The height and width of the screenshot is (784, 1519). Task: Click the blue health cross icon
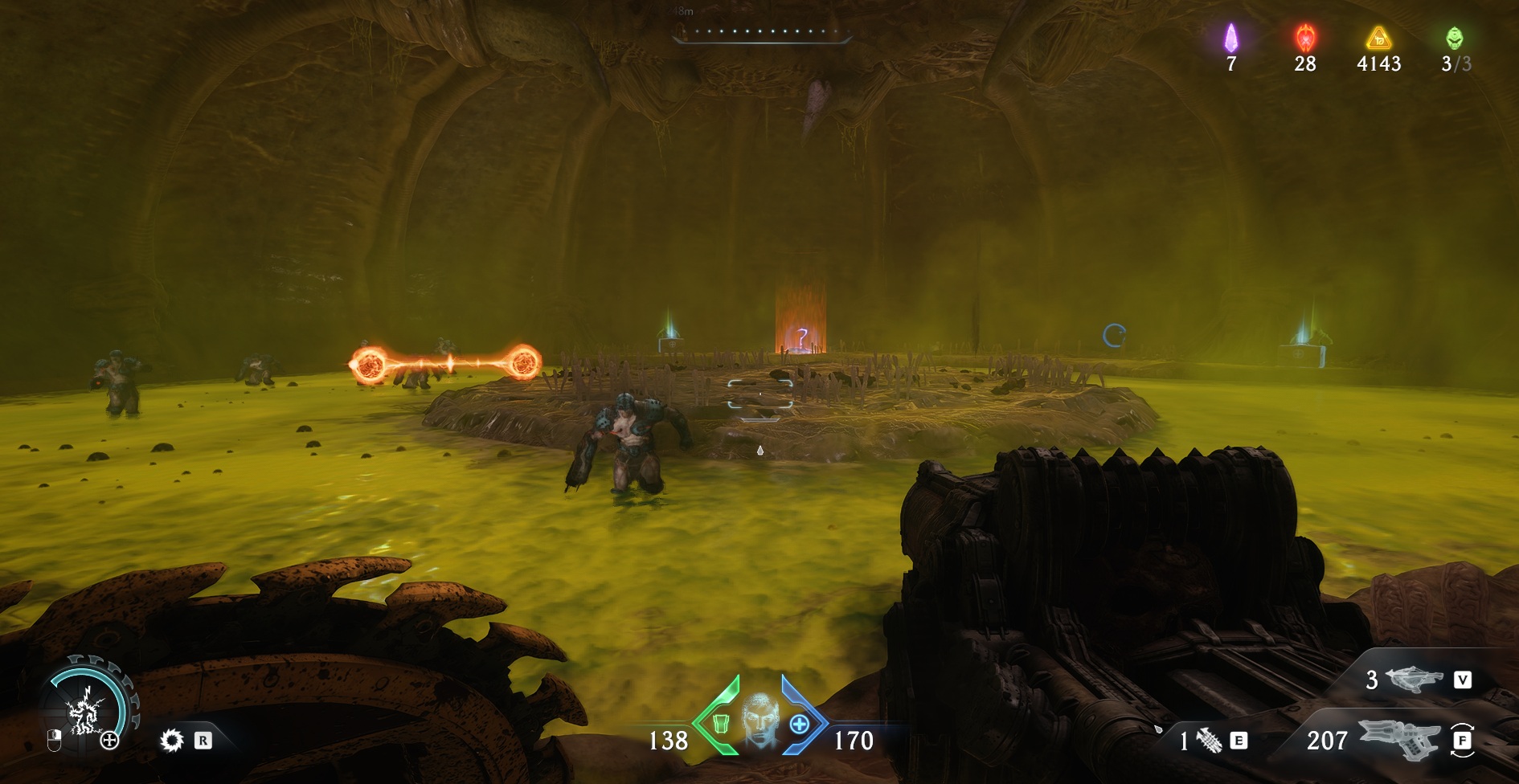(799, 724)
